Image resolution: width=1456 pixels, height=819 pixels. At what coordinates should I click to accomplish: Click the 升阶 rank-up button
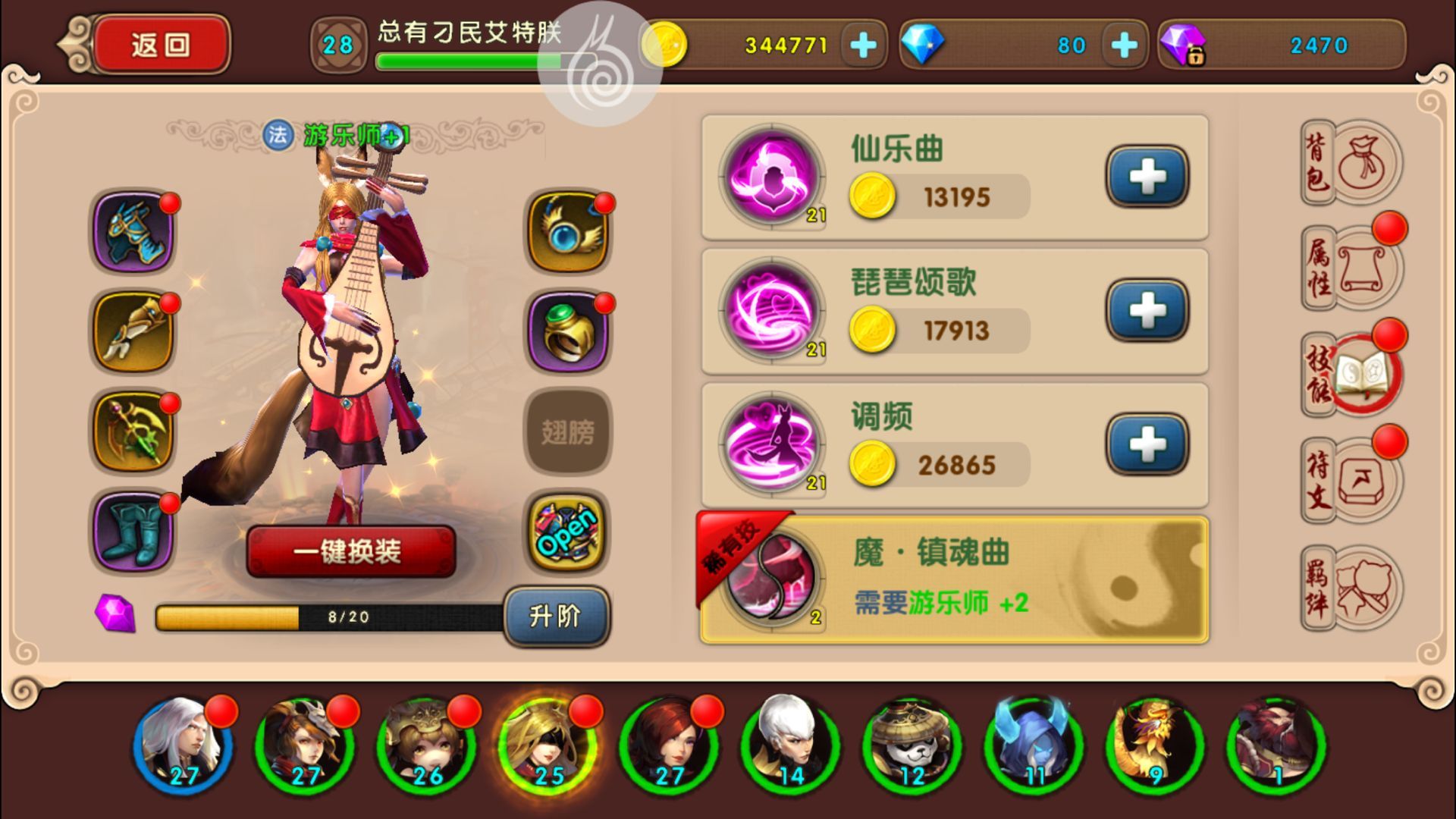[556, 616]
